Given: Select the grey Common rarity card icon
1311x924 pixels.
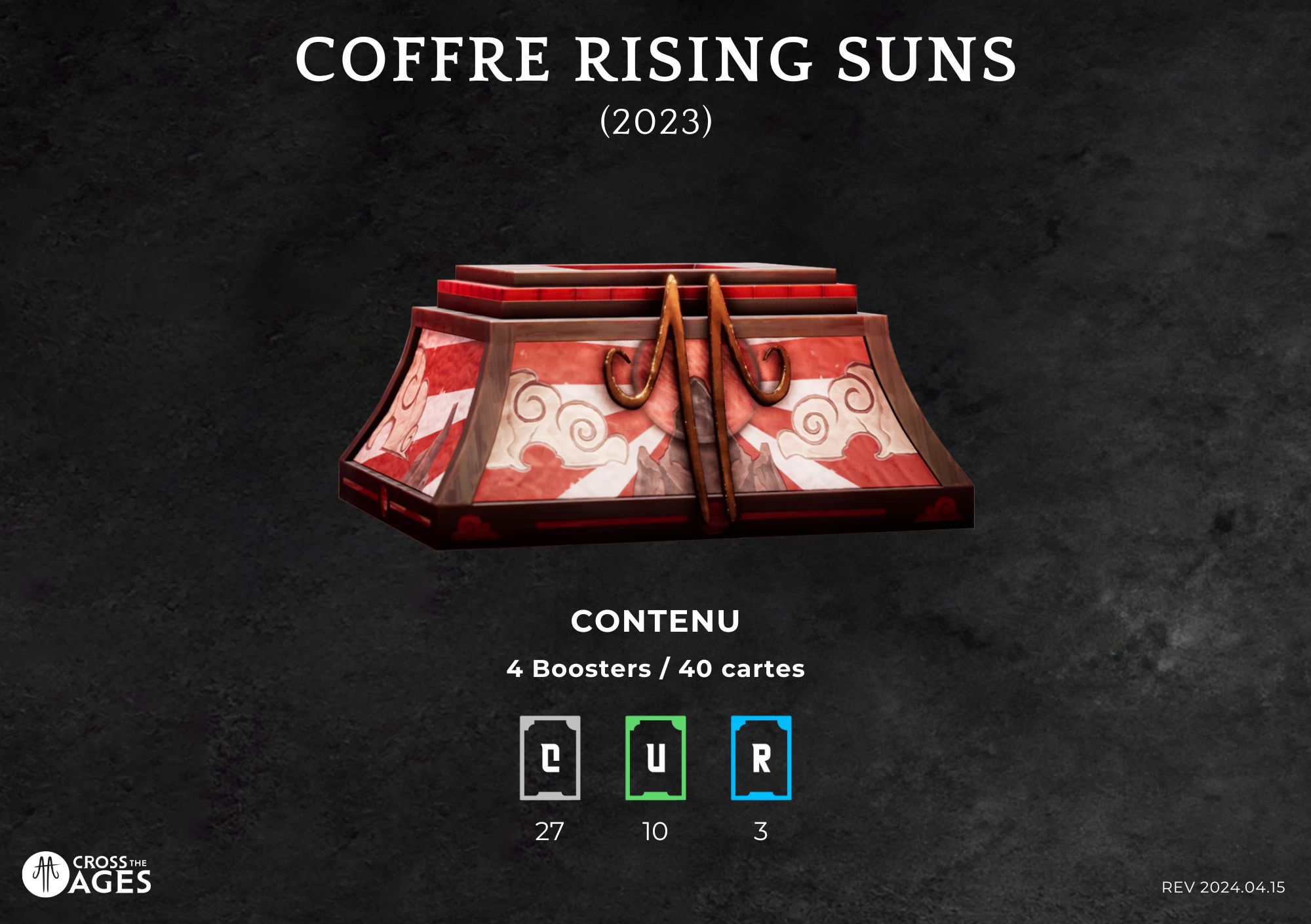Looking at the screenshot, I should (550, 758).
